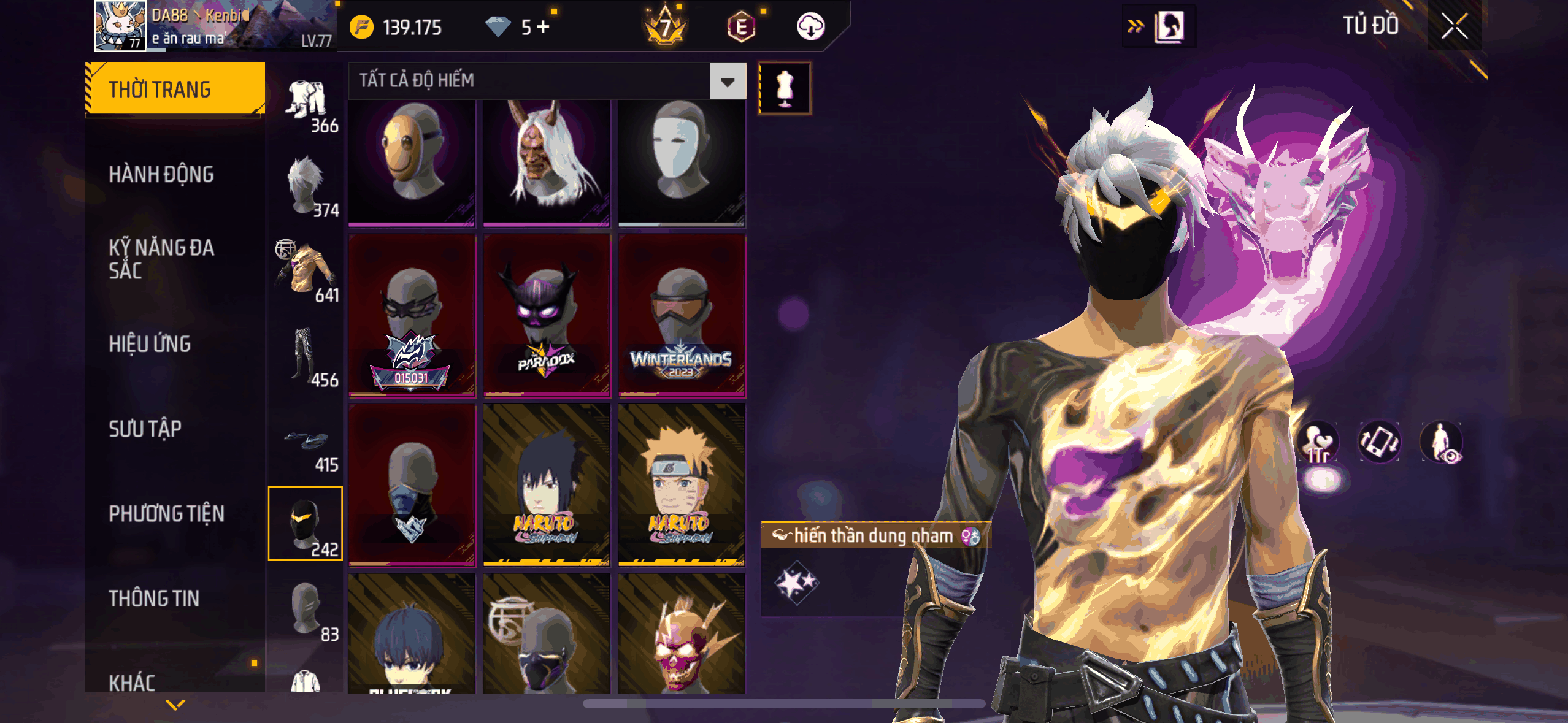
Task: Equip the Paradox purple horned mask
Action: [x=547, y=316]
